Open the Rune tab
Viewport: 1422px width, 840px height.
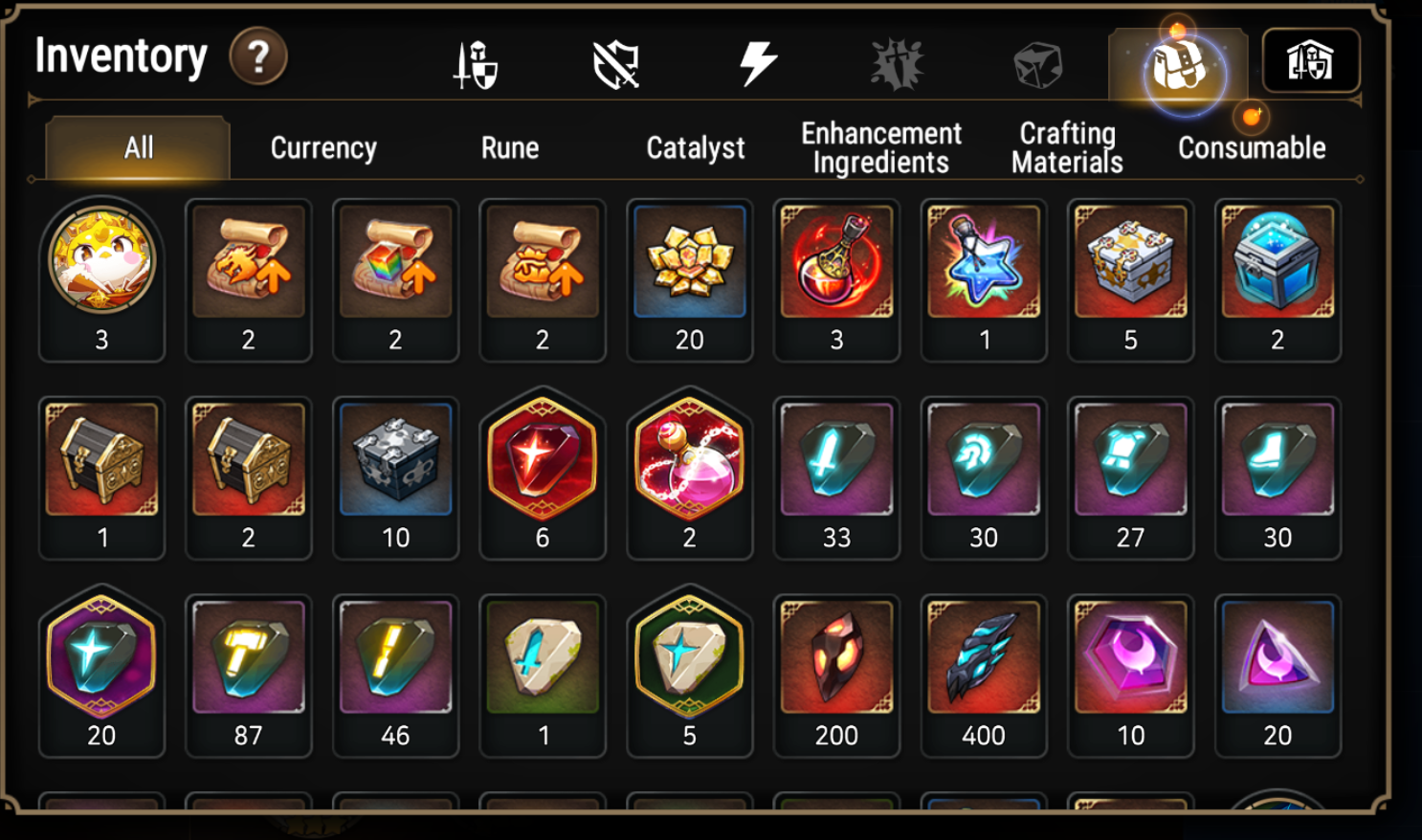(x=510, y=147)
